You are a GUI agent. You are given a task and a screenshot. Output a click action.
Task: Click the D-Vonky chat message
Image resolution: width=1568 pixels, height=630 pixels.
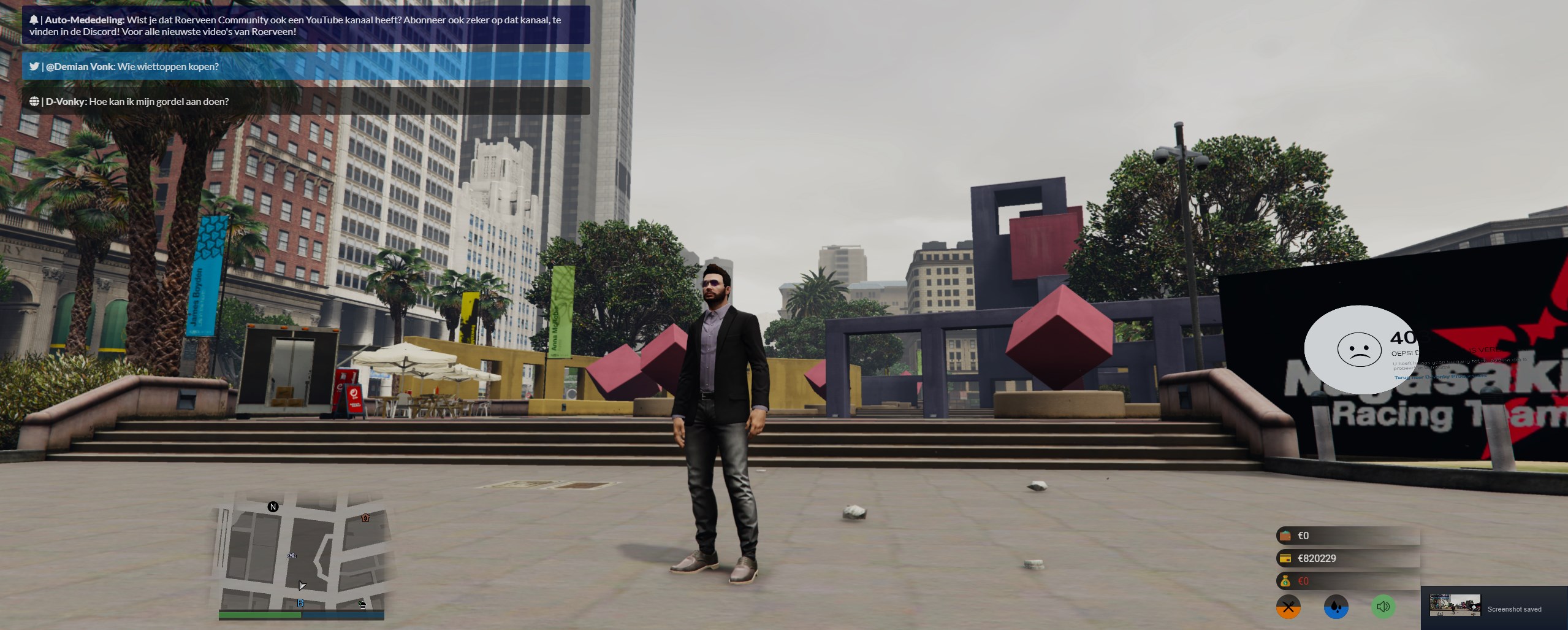[x=306, y=101]
